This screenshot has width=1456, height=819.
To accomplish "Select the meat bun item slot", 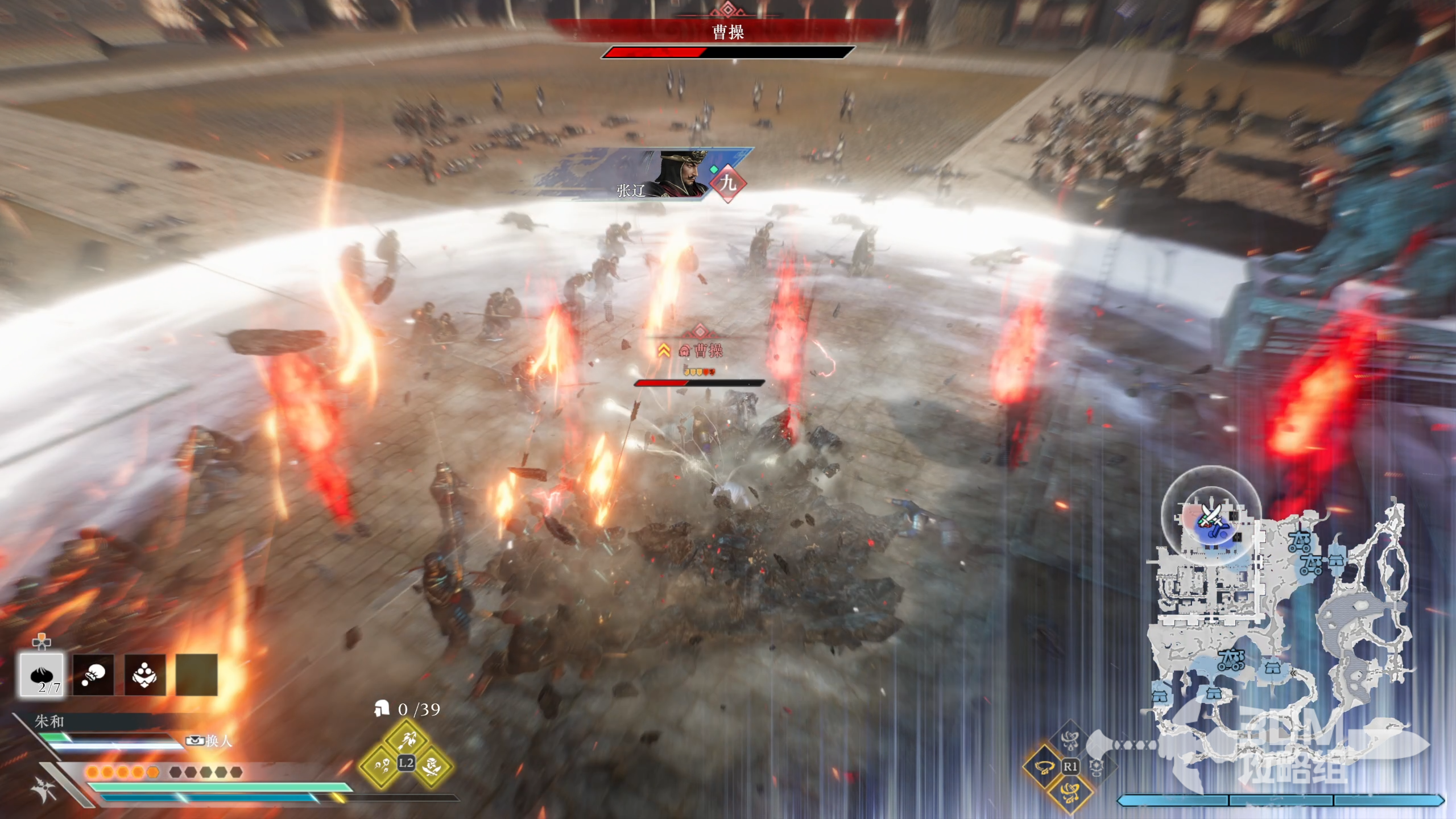I will 42,675.
